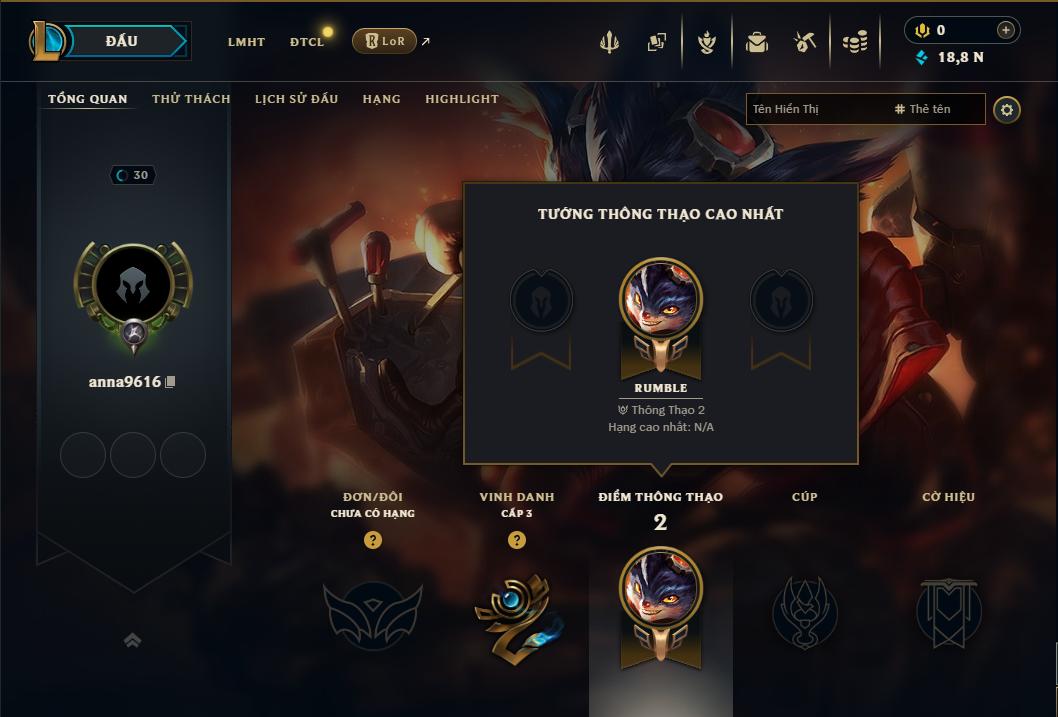Switch to the THỬ THÁCH tab

click(191, 99)
